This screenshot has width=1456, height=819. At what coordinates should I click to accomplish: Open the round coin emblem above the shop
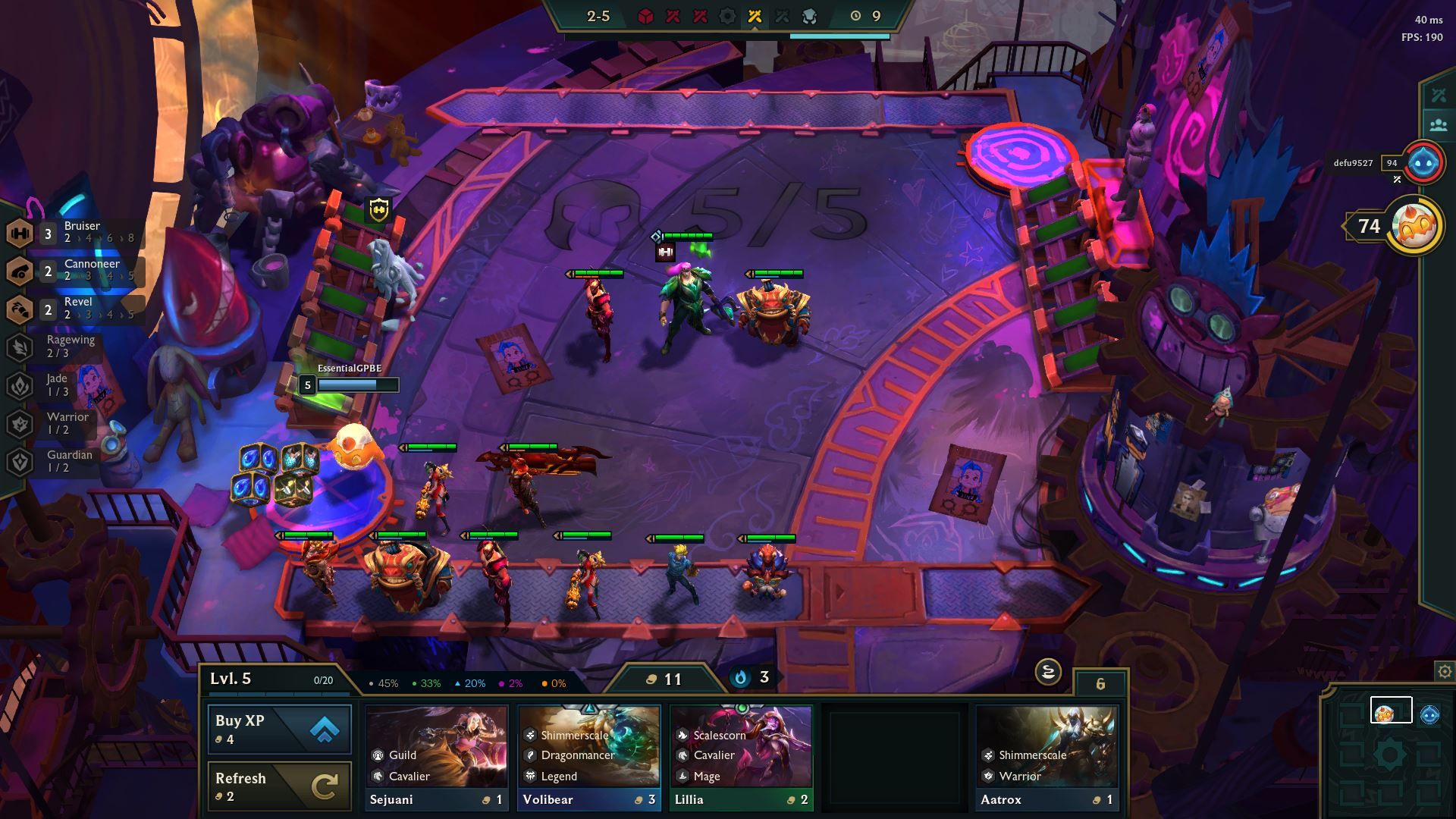click(1048, 672)
